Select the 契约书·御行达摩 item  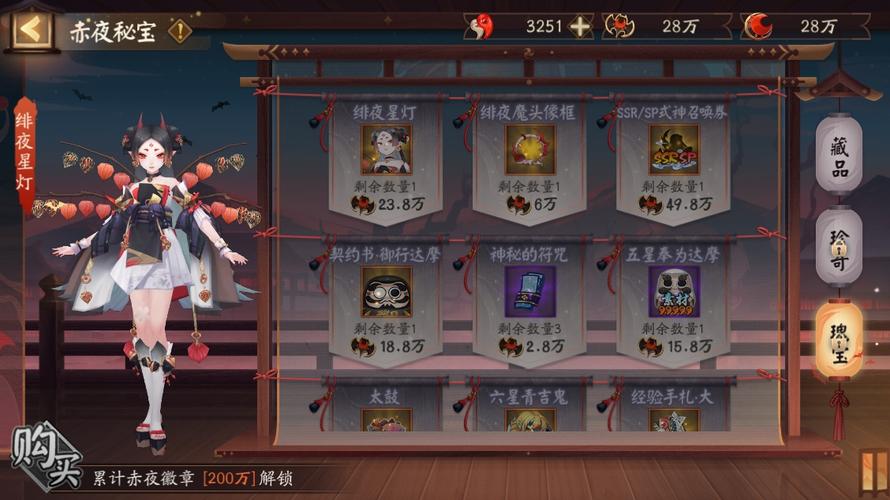tap(386, 292)
